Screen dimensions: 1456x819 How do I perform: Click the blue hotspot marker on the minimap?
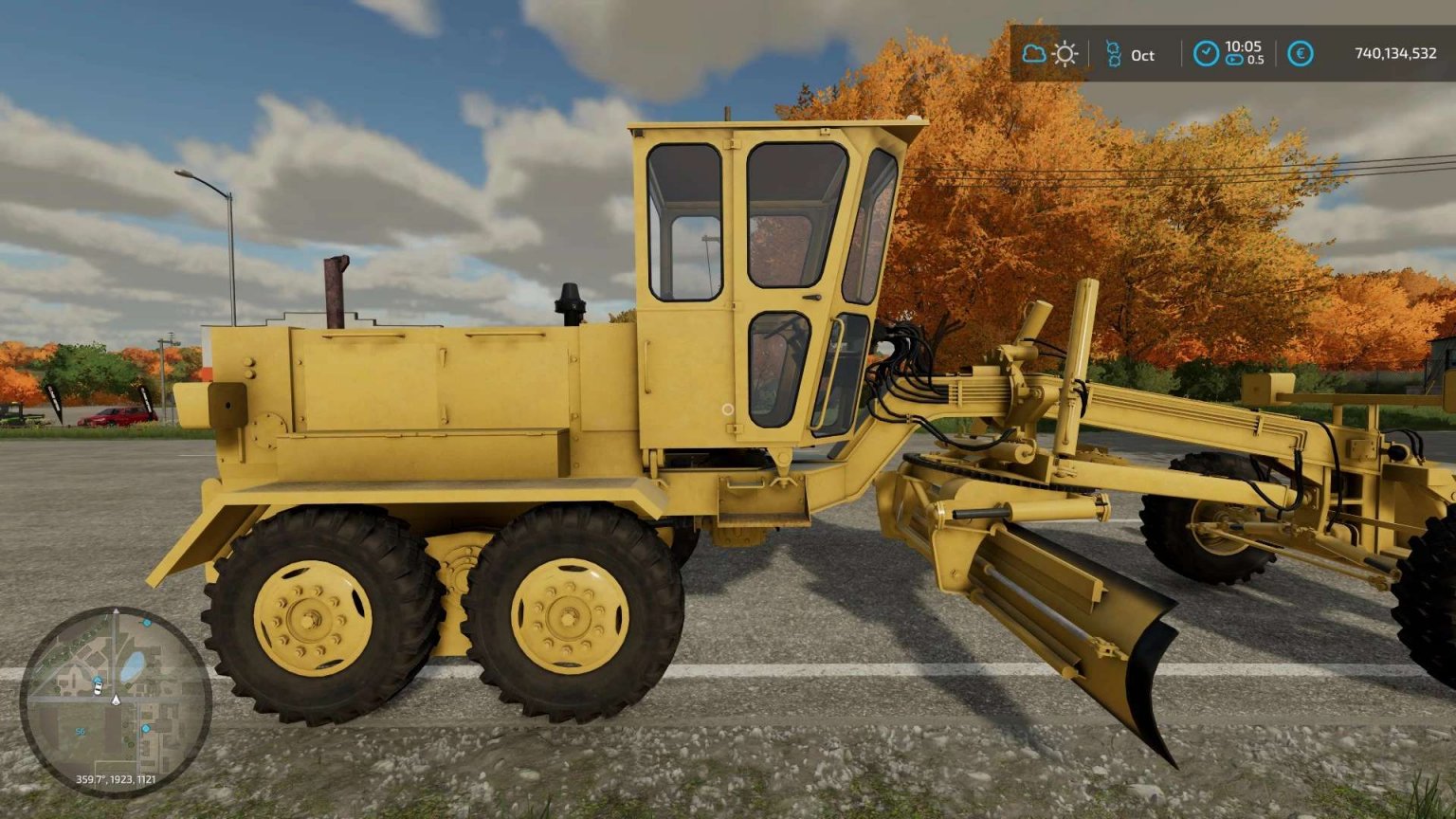tap(146, 728)
